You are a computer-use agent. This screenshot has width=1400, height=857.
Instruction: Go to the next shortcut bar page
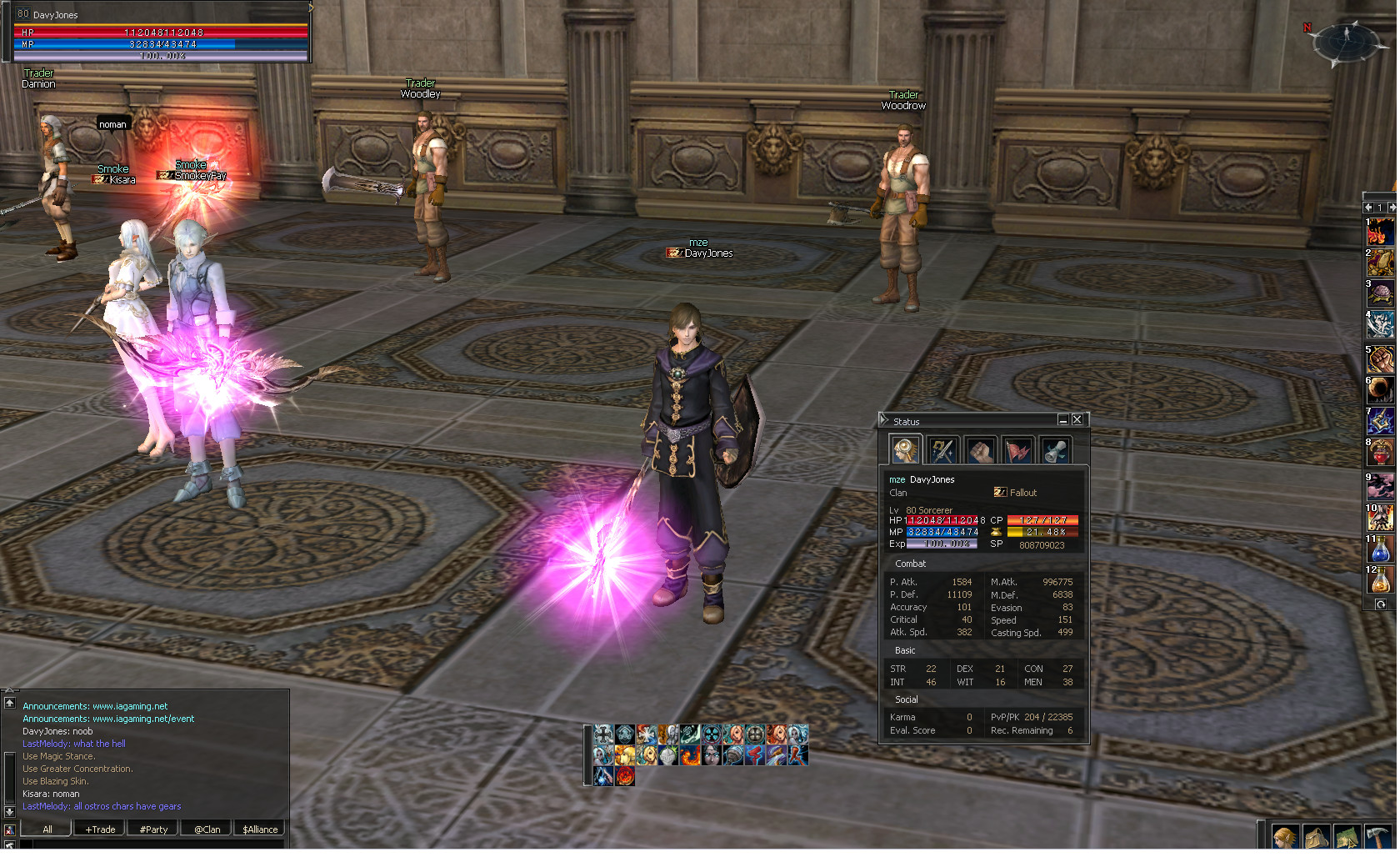click(x=1391, y=207)
